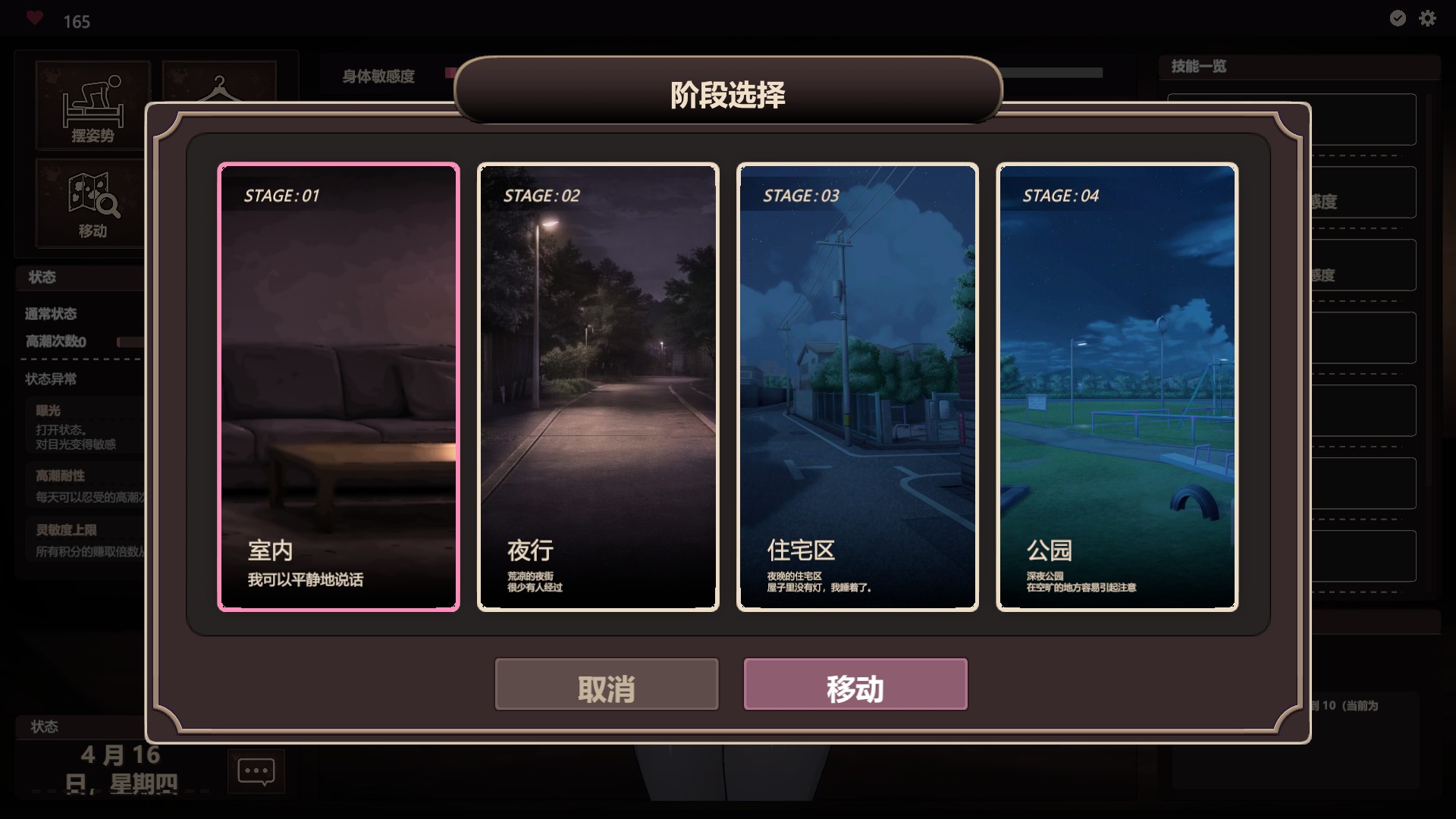1456x819 pixels.
Task: Select the STAGE 04 公园 card
Action: [1116, 387]
